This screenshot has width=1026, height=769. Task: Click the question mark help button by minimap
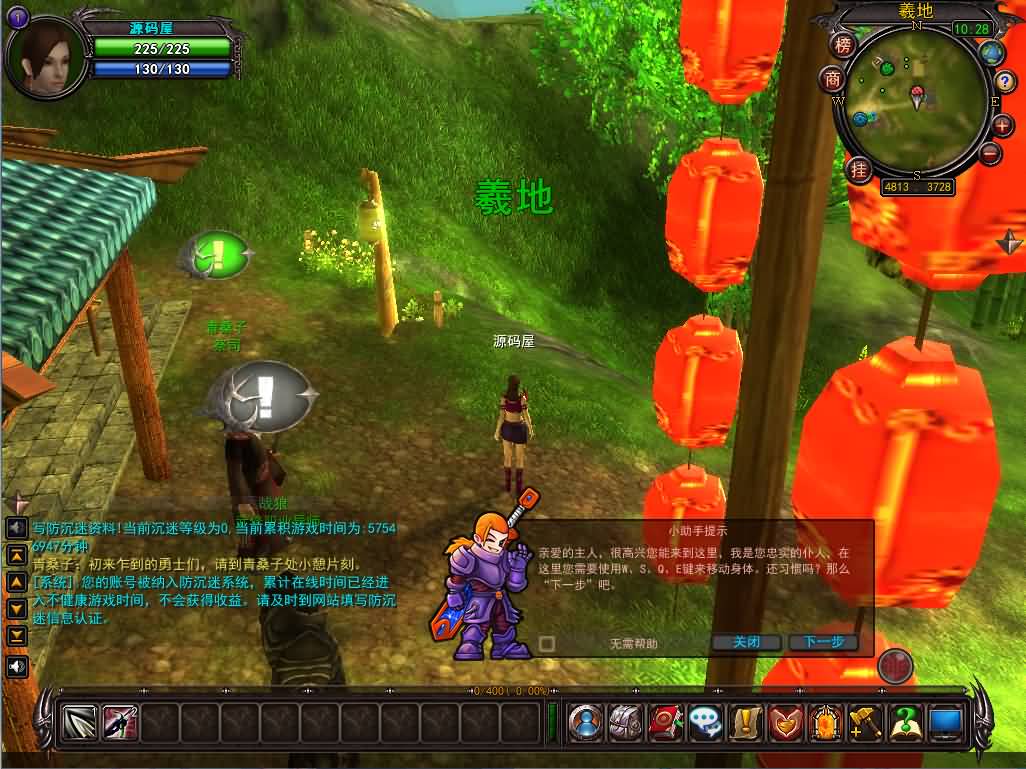click(1005, 81)
